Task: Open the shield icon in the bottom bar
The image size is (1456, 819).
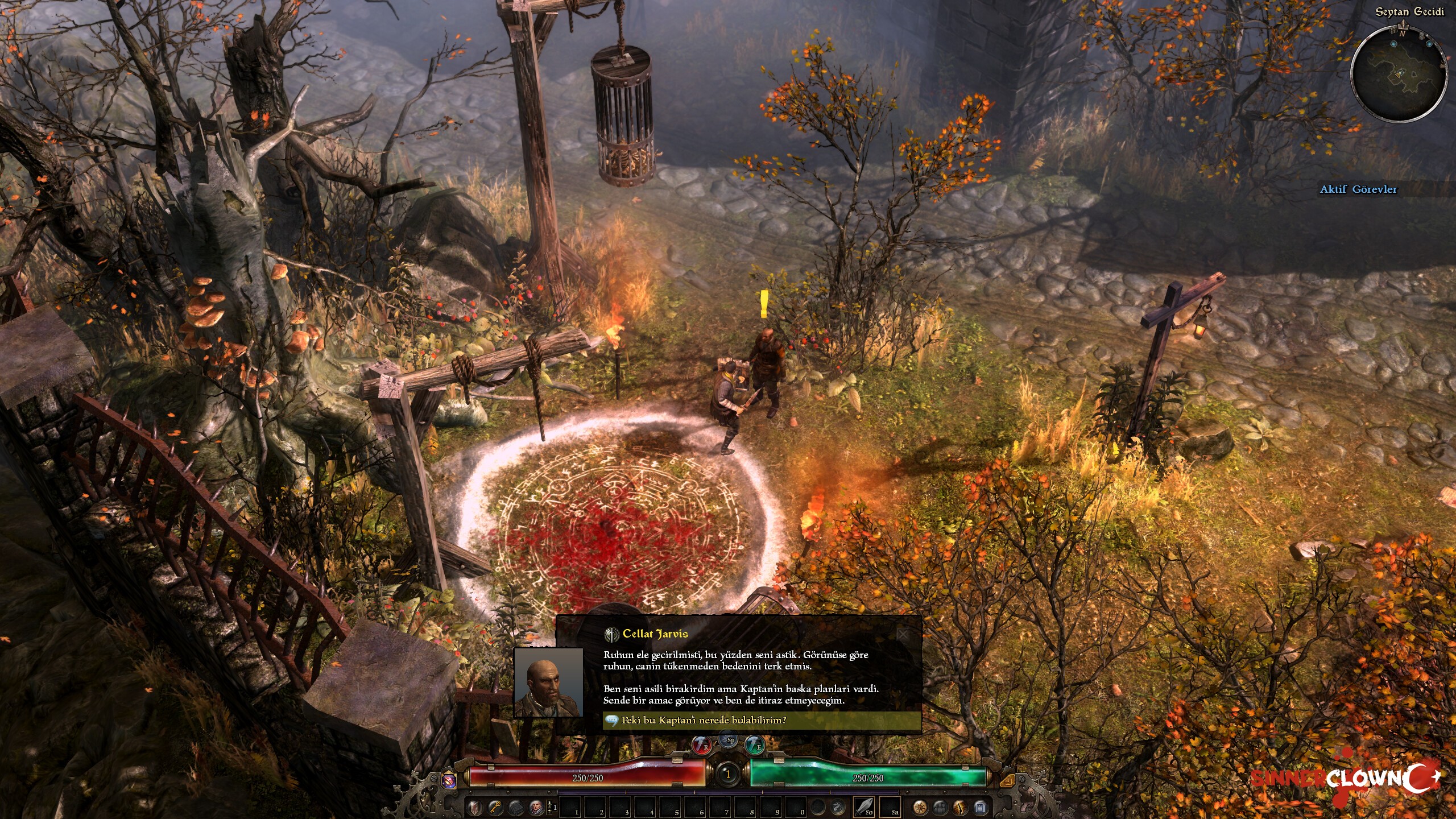Action: [x=475, y=807]
